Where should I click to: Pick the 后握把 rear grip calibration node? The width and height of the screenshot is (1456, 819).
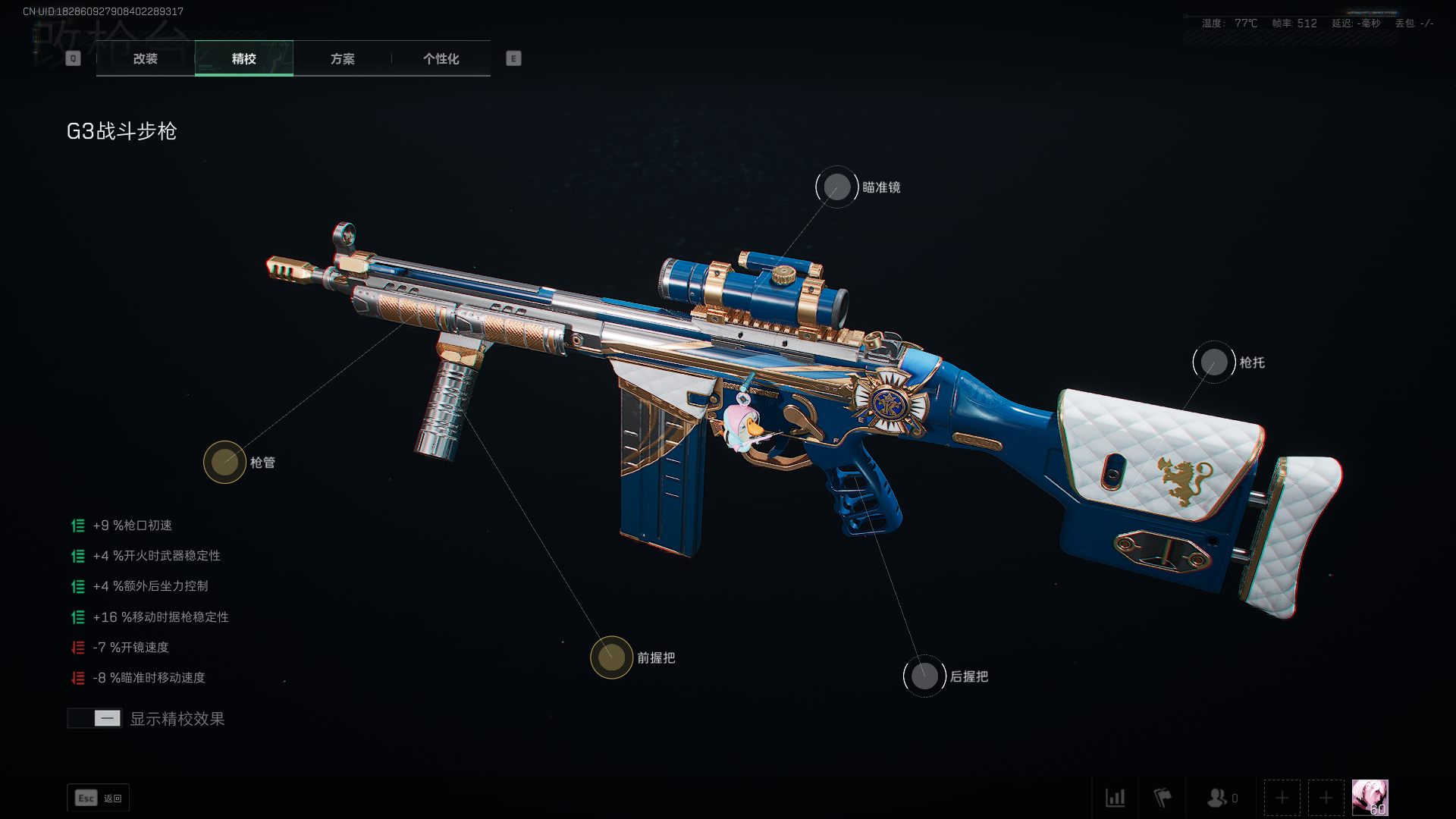924,676
